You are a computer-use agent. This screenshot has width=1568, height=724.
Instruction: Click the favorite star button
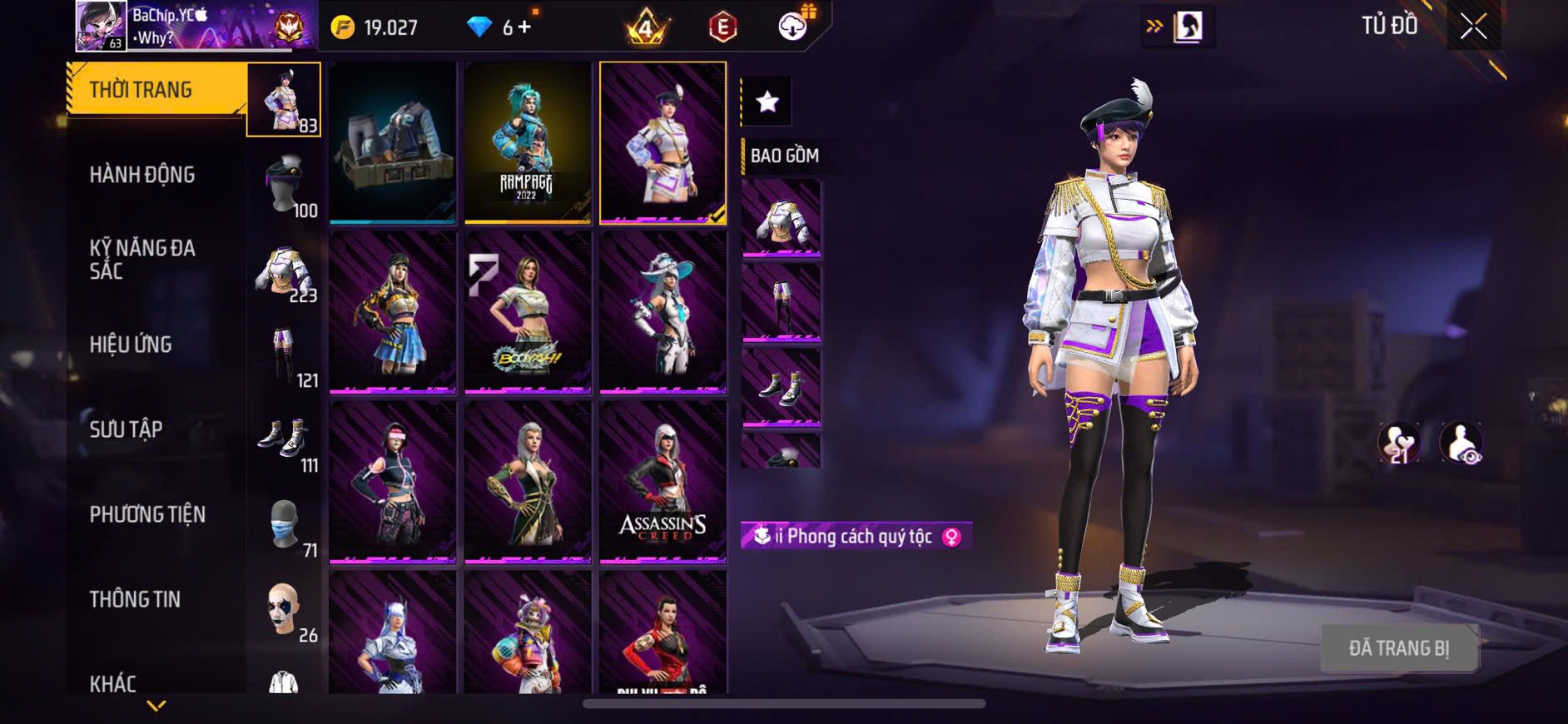click(767, 102)
